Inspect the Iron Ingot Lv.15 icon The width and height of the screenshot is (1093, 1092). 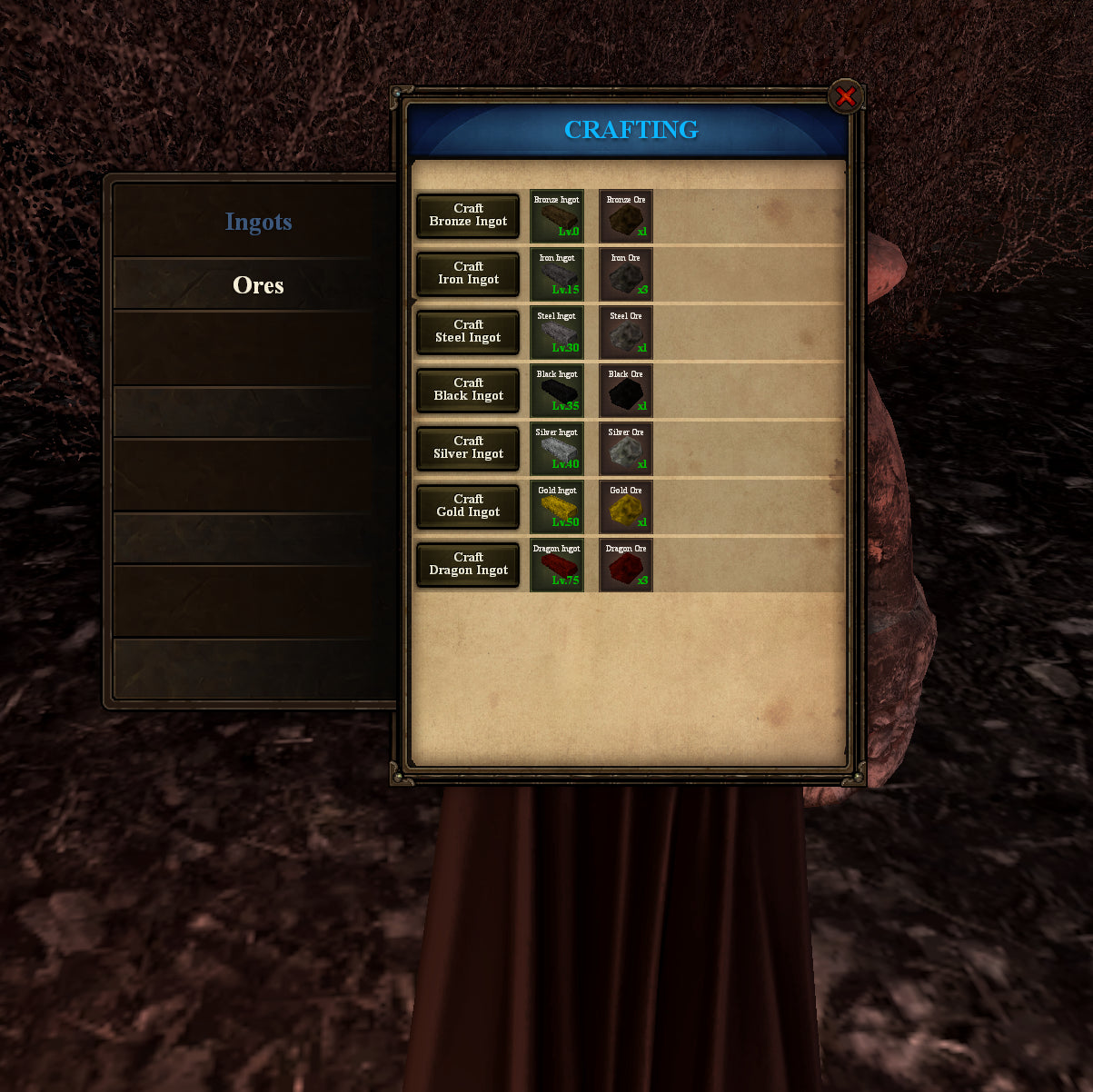(x=557, y=274)
